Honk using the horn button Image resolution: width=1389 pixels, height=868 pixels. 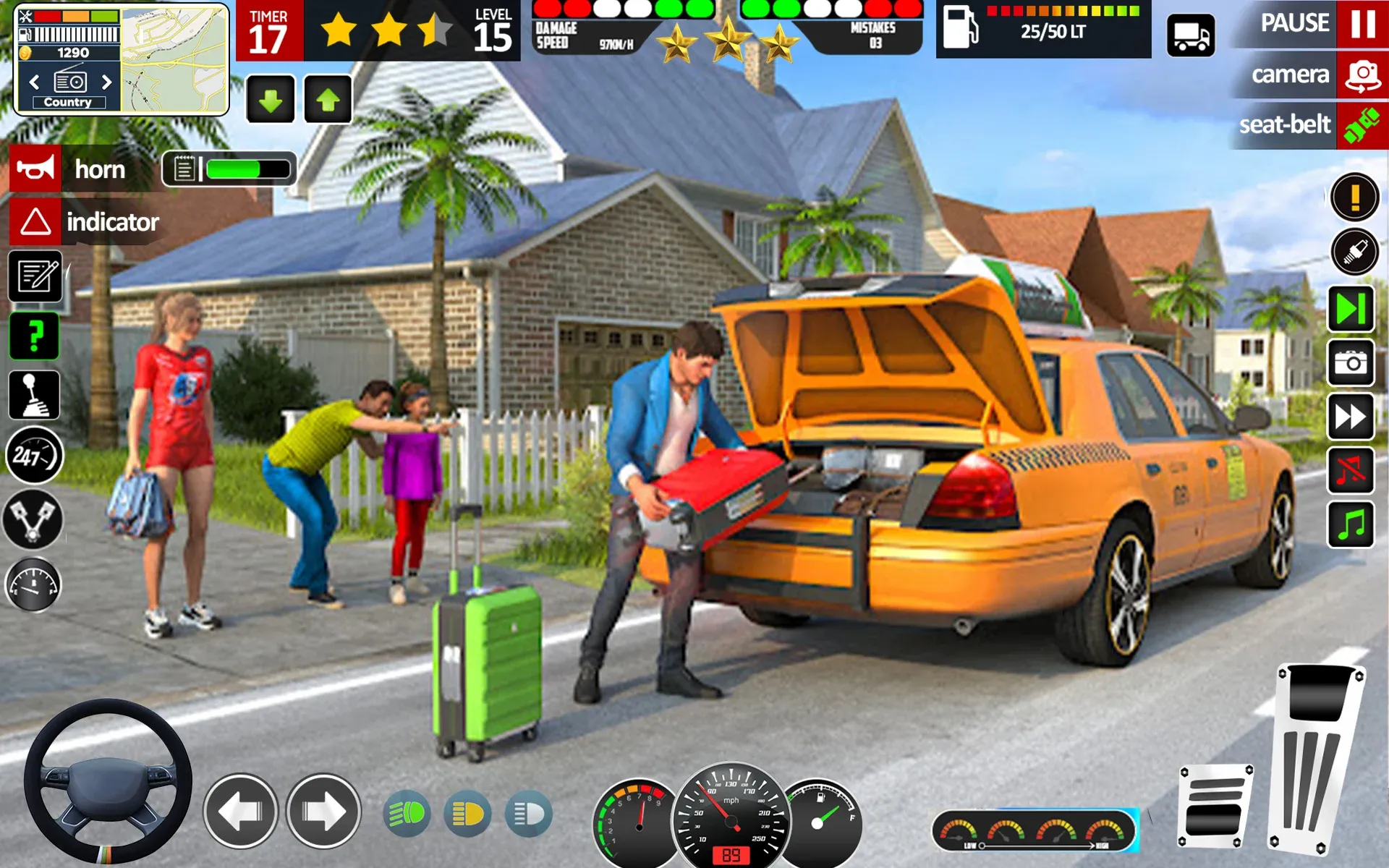tap(87, 169)
